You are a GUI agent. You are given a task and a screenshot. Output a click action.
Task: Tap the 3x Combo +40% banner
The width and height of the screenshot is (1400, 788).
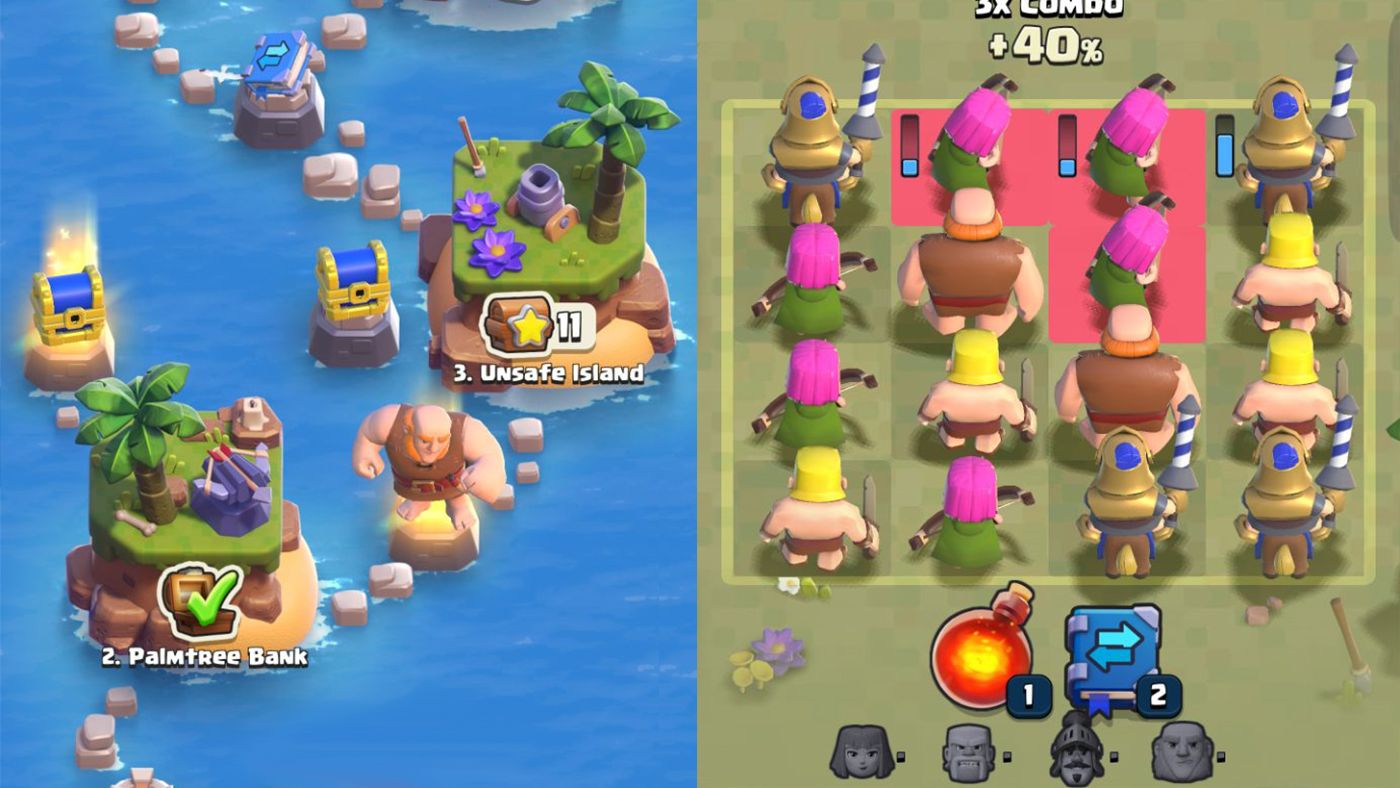click(1037, 27)
